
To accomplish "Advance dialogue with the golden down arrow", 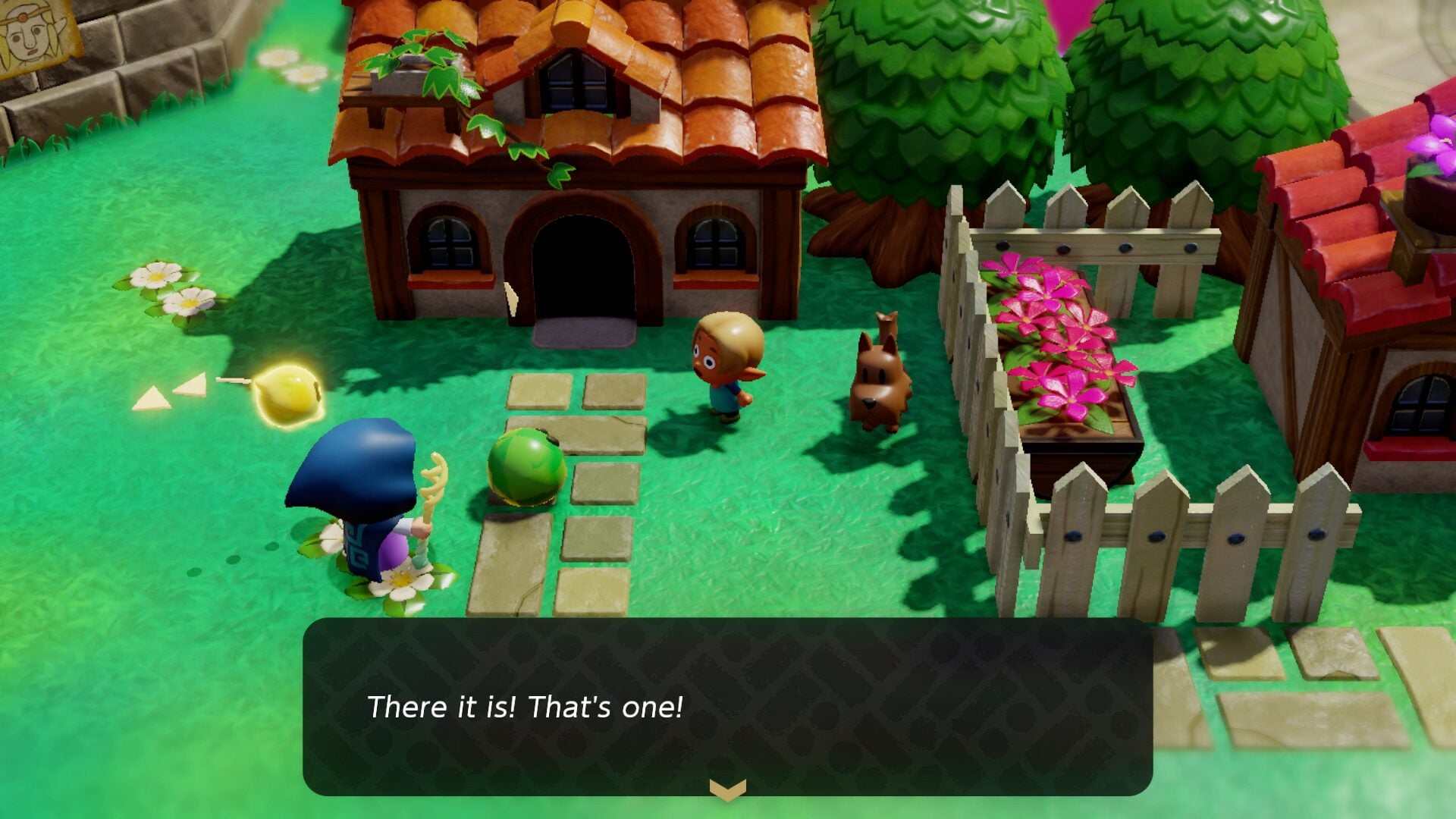I will coord(727,790).
